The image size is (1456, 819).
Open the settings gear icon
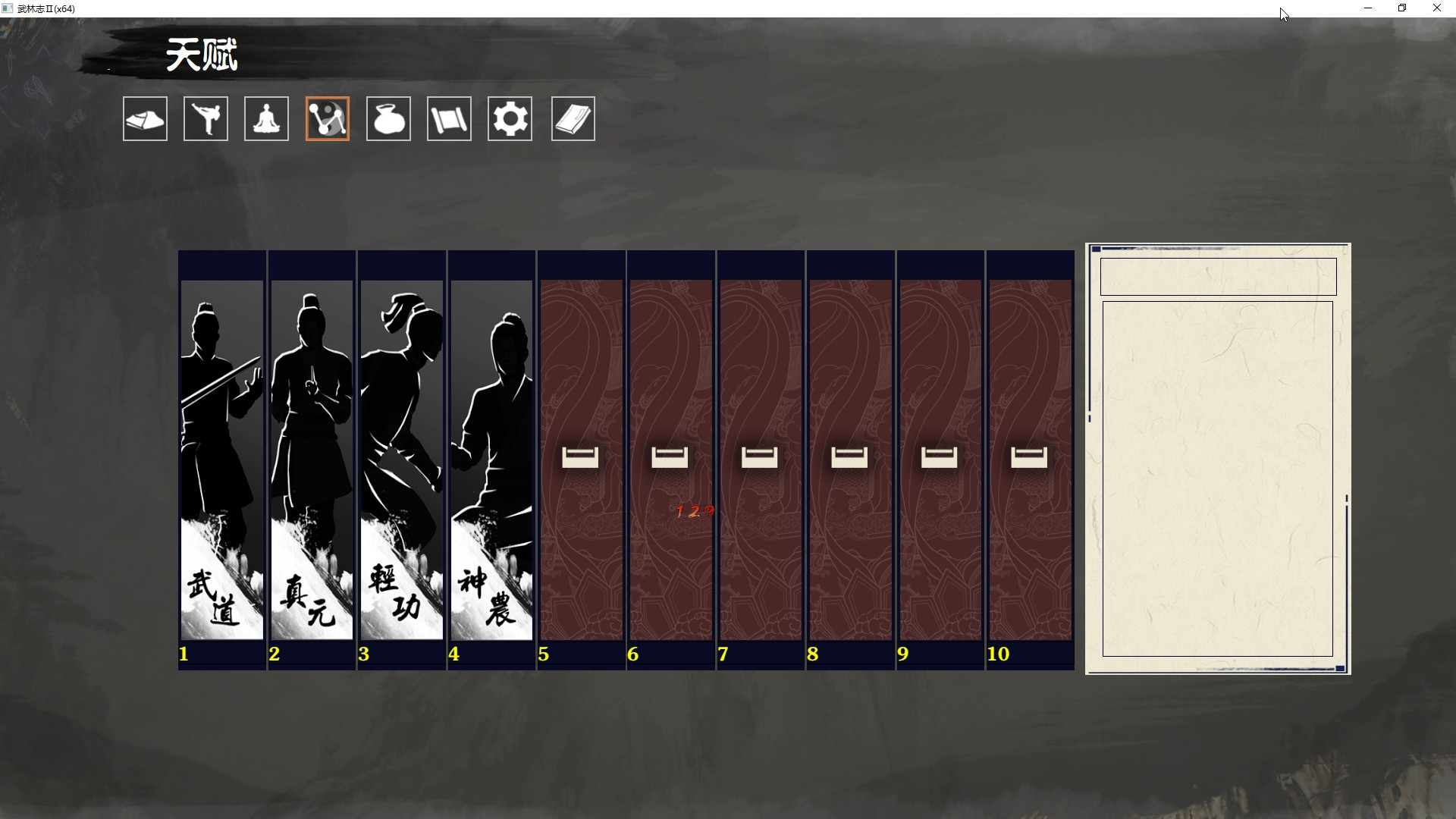click(x=510, y=118)
